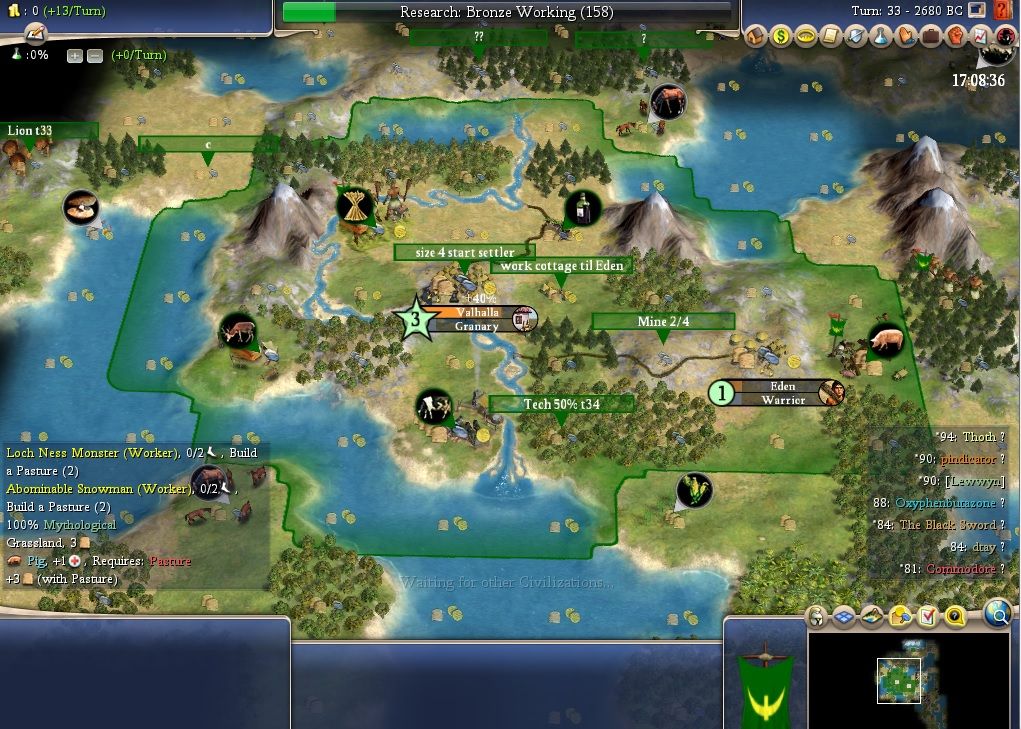Image resolution: width=1021 pixels, height=729 pixels.
Task: Open the briefcase advisor icon
Action: point(930,37)
